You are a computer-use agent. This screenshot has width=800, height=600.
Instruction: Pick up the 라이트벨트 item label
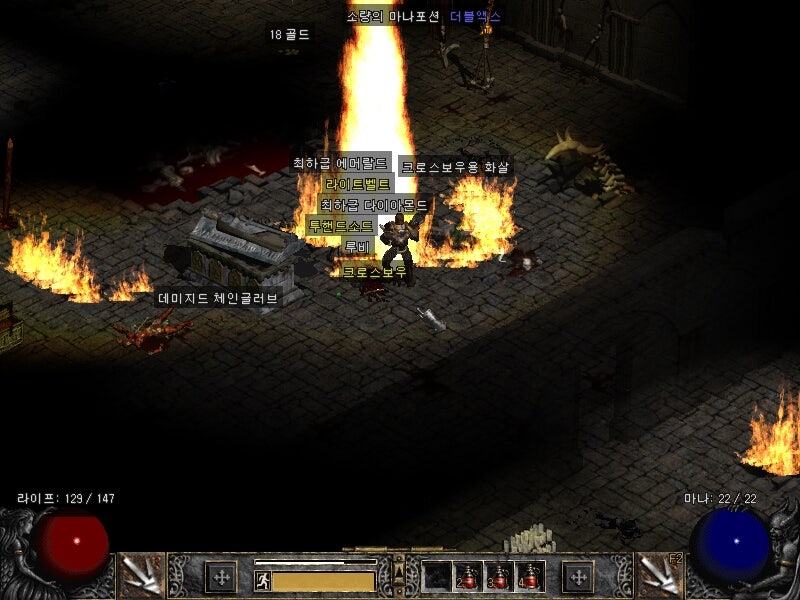(357, 185)
